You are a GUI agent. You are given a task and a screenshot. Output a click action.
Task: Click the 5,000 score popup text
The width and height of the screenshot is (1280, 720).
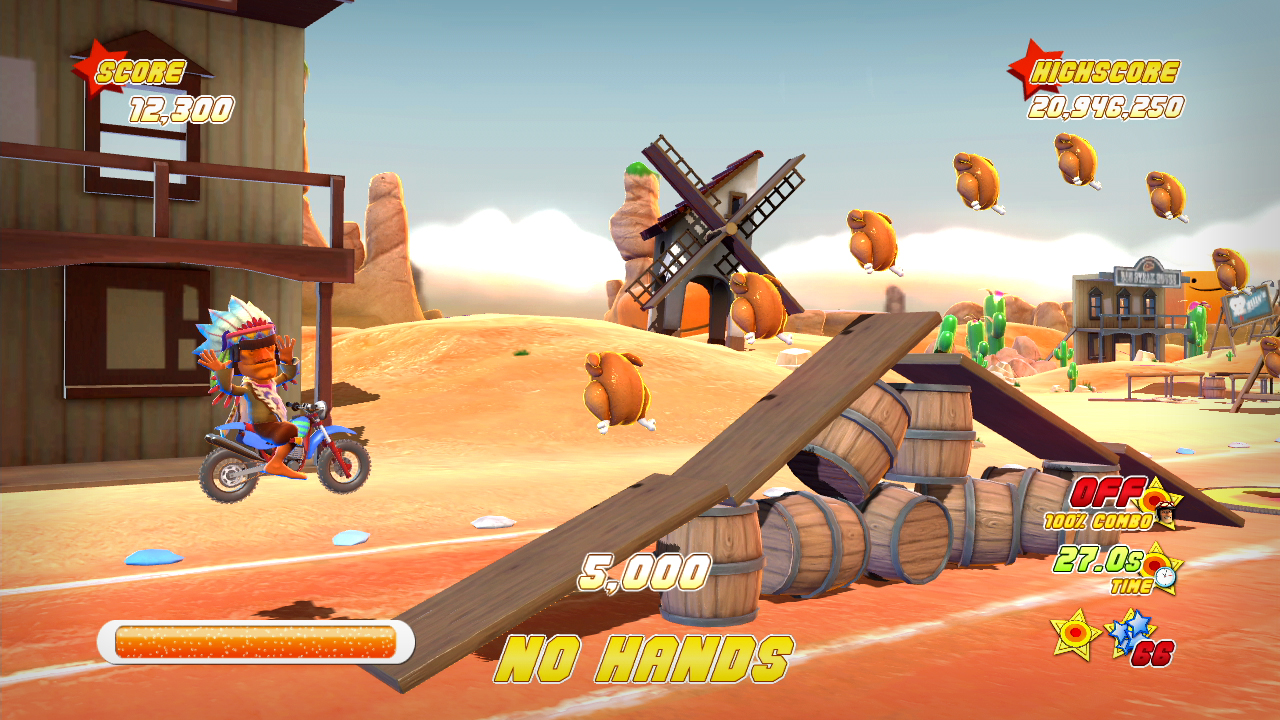tap(643, 571)
